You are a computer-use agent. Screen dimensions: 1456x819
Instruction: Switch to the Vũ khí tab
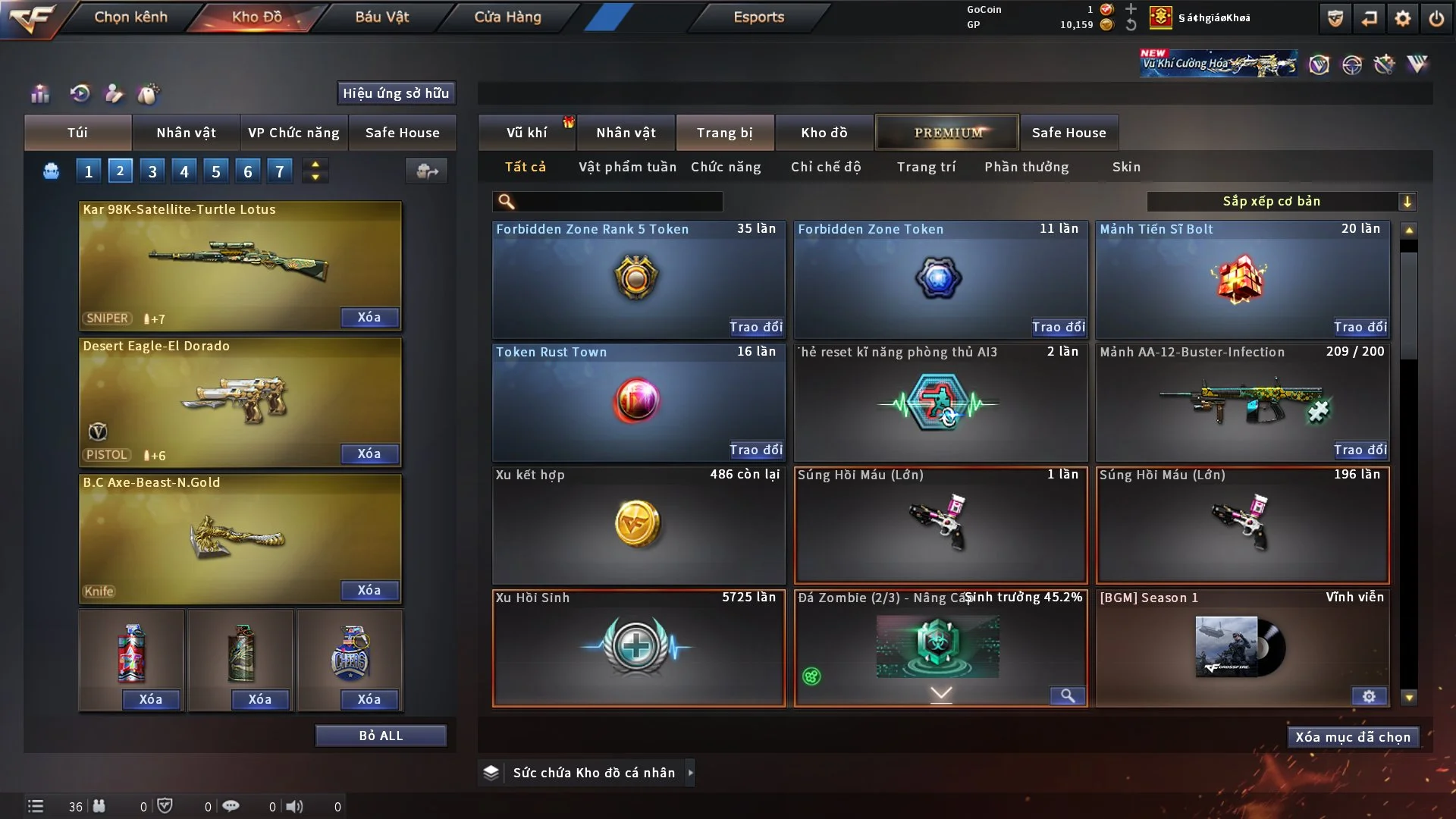pyautogui.click(x=526, y=133)
